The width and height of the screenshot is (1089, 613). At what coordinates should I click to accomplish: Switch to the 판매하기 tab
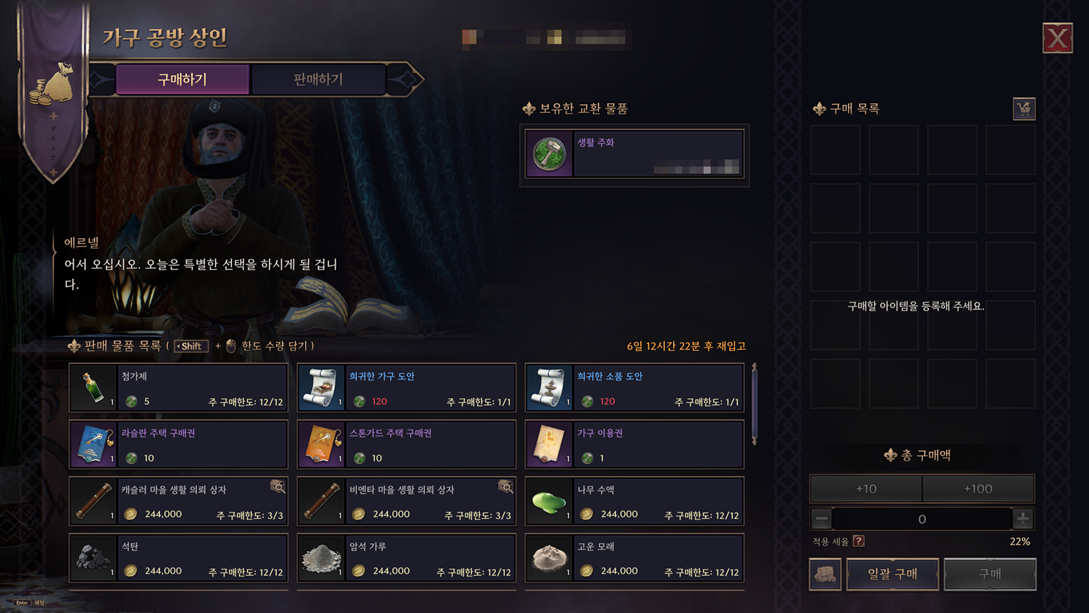(x=318, y=79)
